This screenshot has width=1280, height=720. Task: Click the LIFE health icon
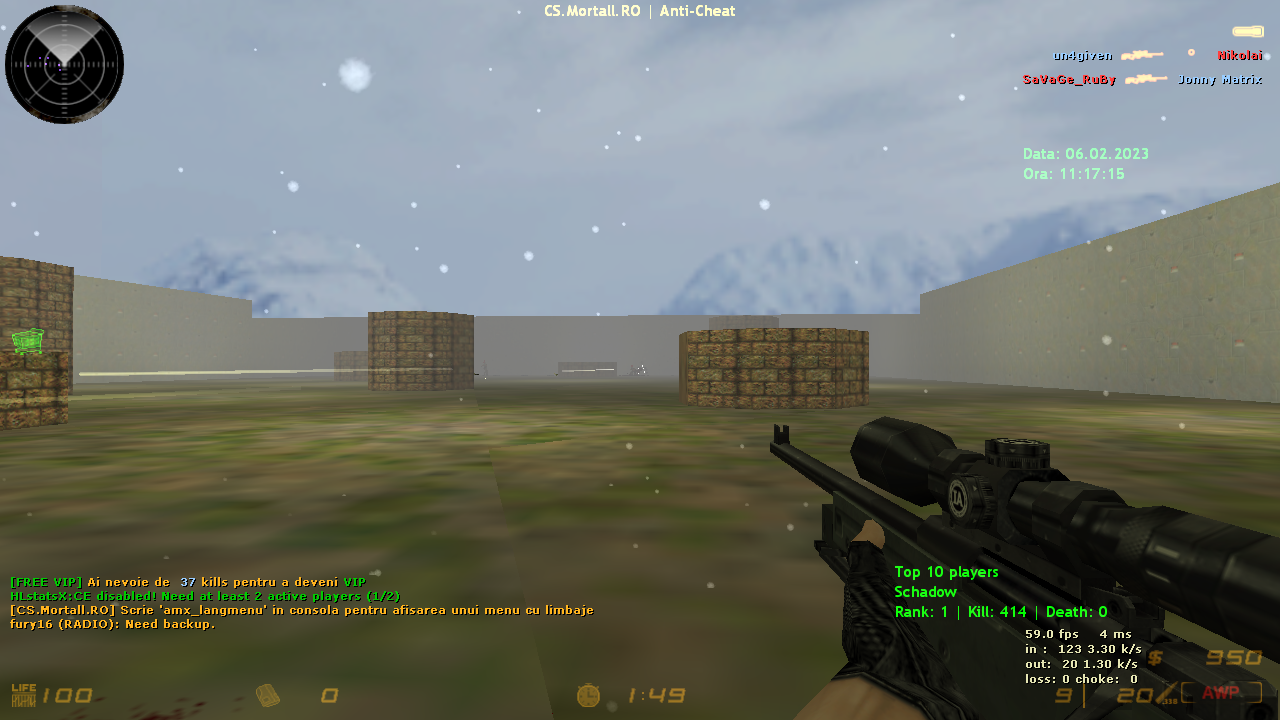click(23, 694)
